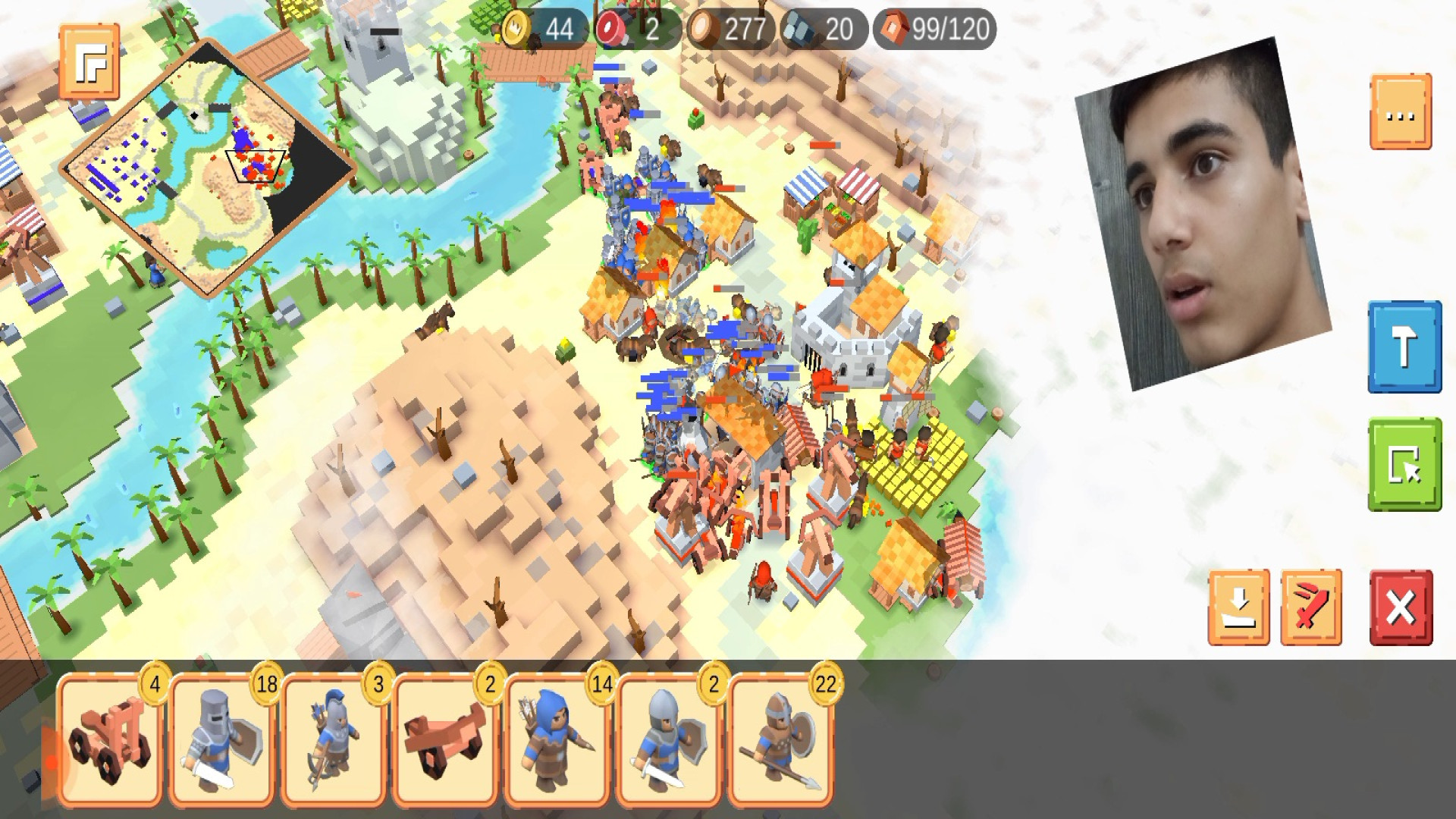Image resolution: width=1456 pixels, height=819 pixels.
Task: Cancel selection with the red X button
Action: [1401, 607]
